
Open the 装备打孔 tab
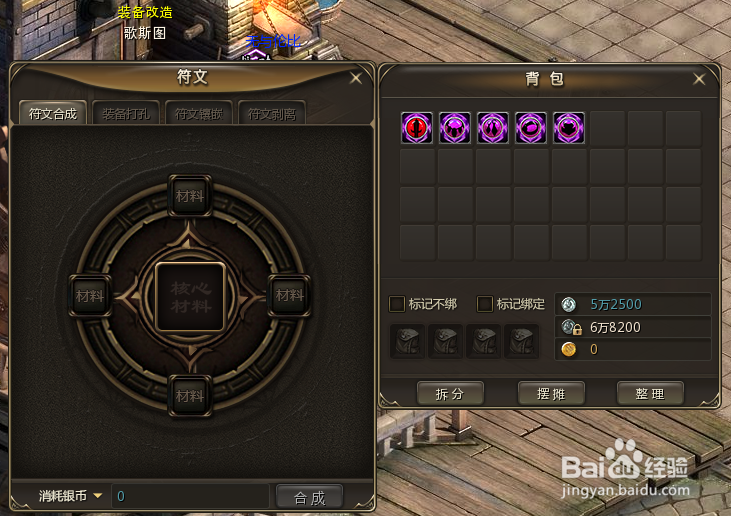(x=124, y=114)
